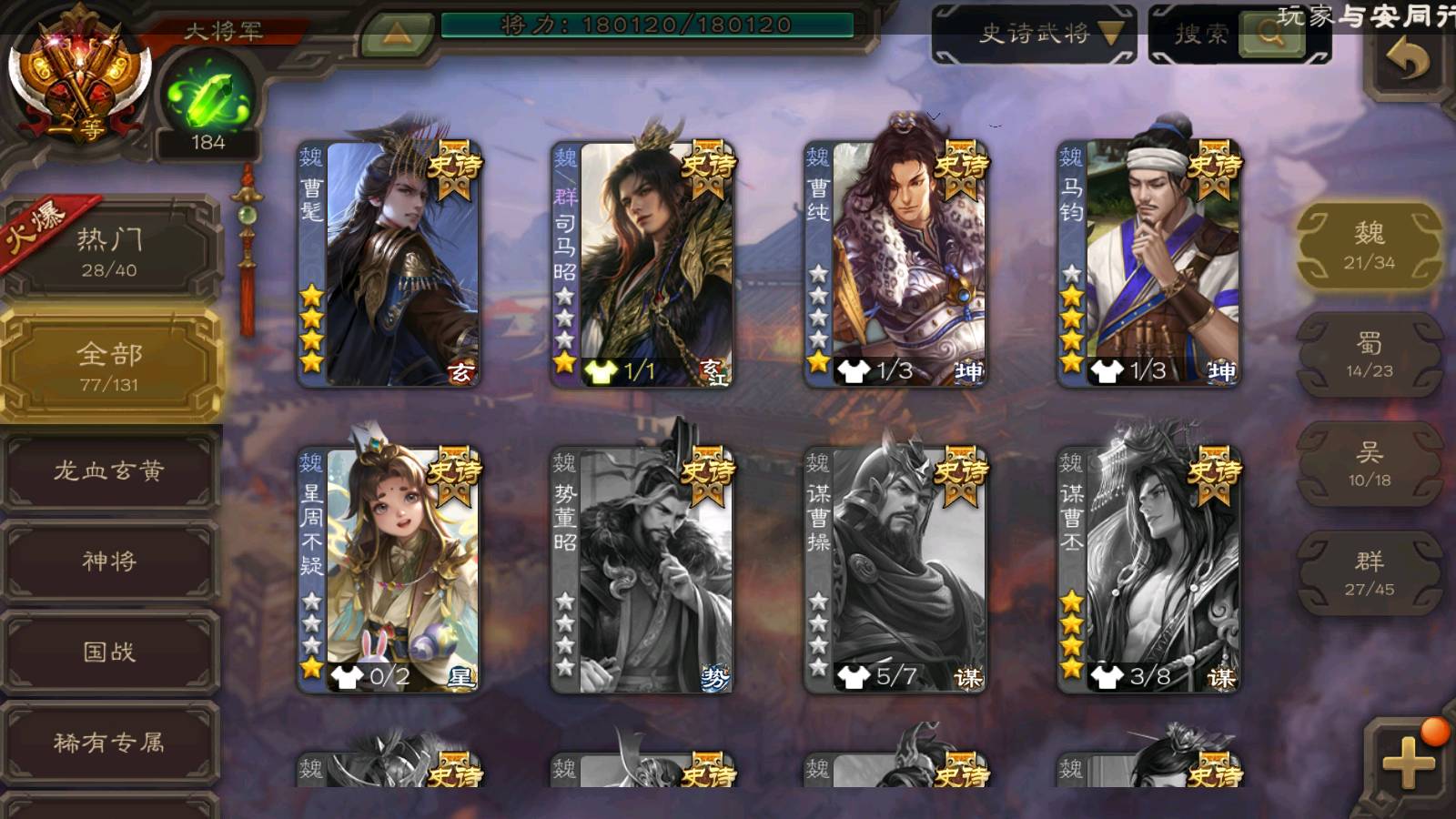Screen dimensions: 1456x819
Task: Filter by the 魏 faction
Action: tap(1369, 246)
